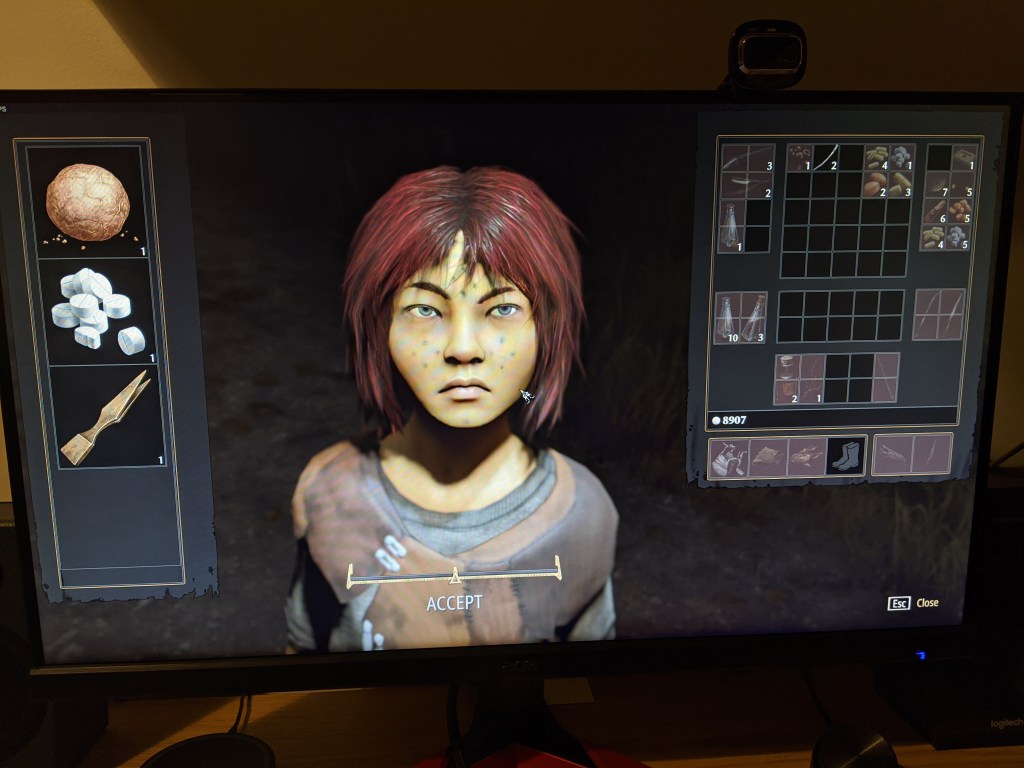Select the jar item in inventory

pyautogui.click(x=786, y=366)
